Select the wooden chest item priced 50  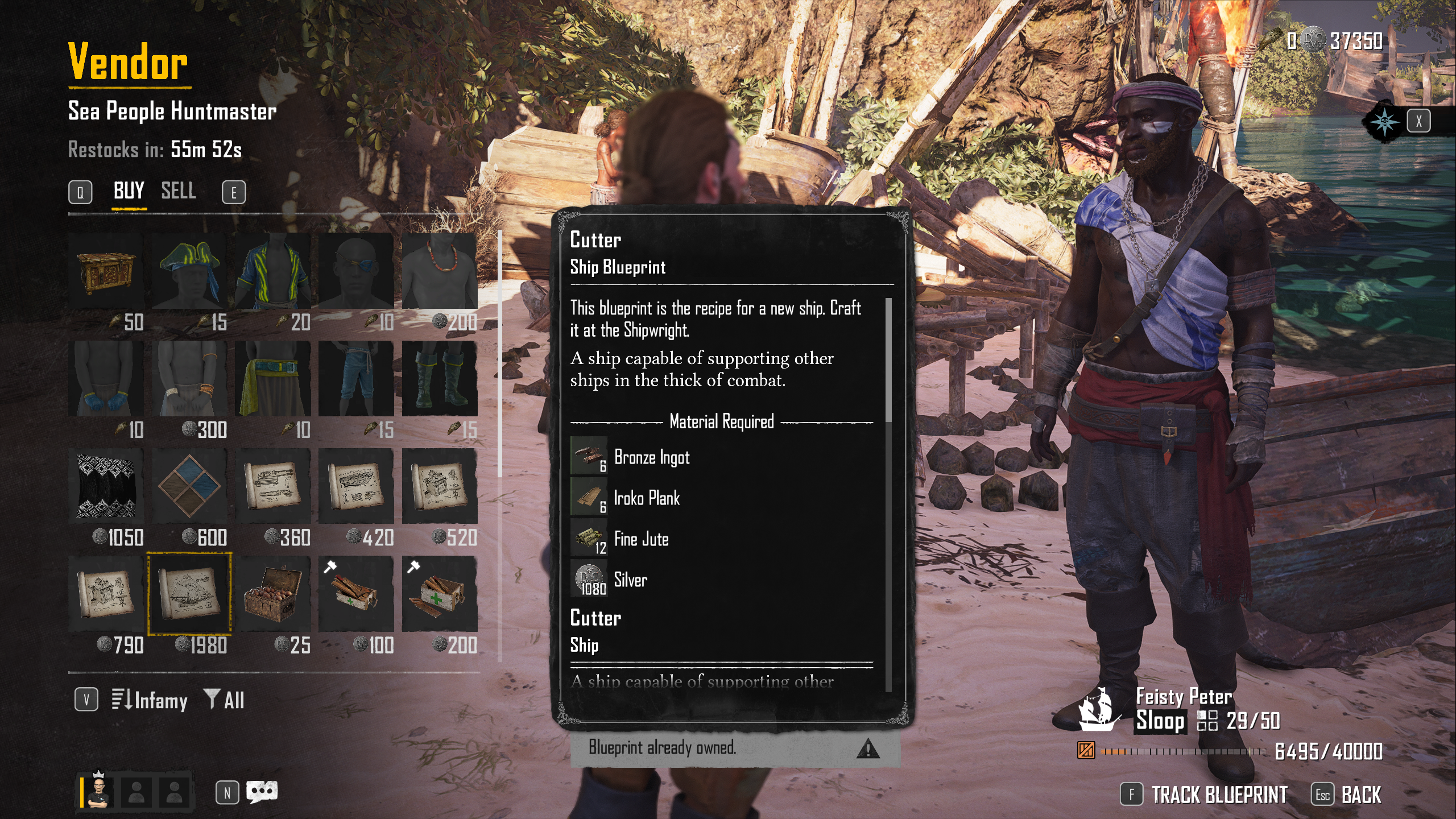[106, 271]
